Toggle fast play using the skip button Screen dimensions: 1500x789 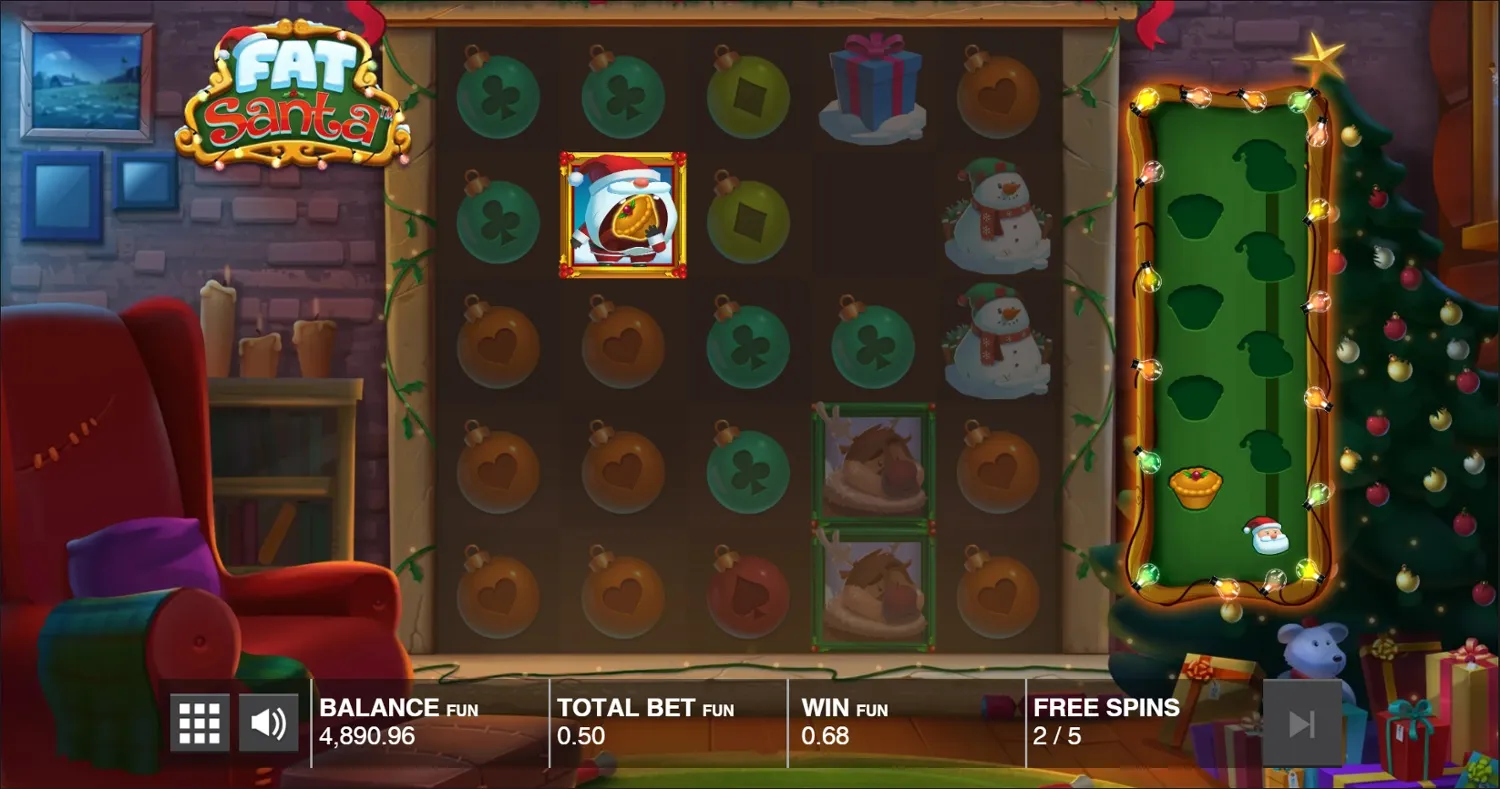pos(1304,720)
